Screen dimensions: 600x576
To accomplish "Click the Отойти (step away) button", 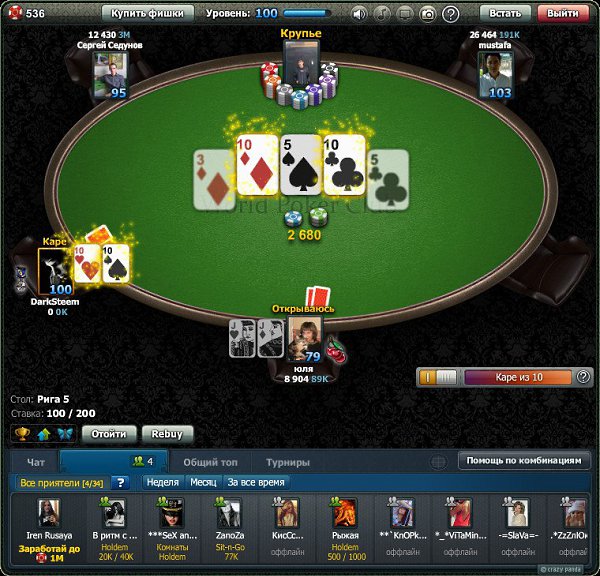I will tap(108, 434).
